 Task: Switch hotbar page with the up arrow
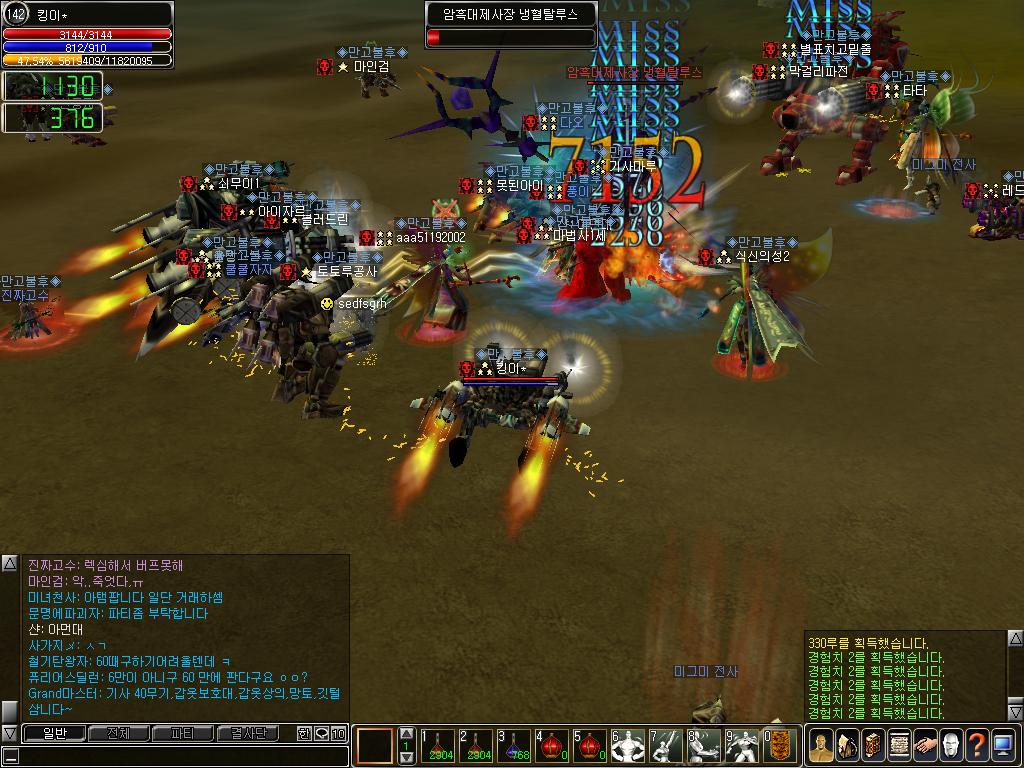click(406, 733)
